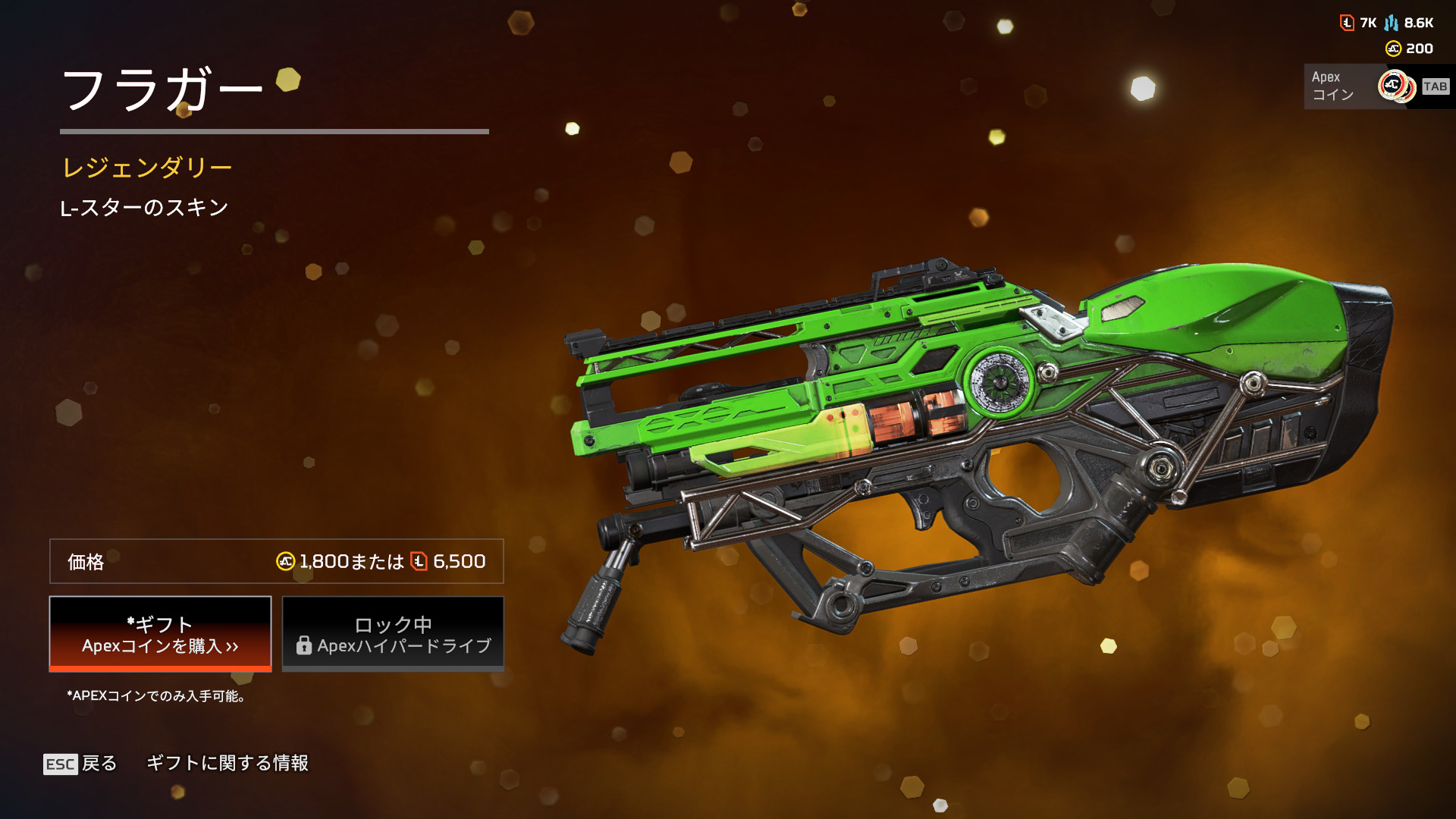The width and height of the screenshot is (1456, 819).
Task: Select the locked Apex Hyperdrive button
Action: 393,634
